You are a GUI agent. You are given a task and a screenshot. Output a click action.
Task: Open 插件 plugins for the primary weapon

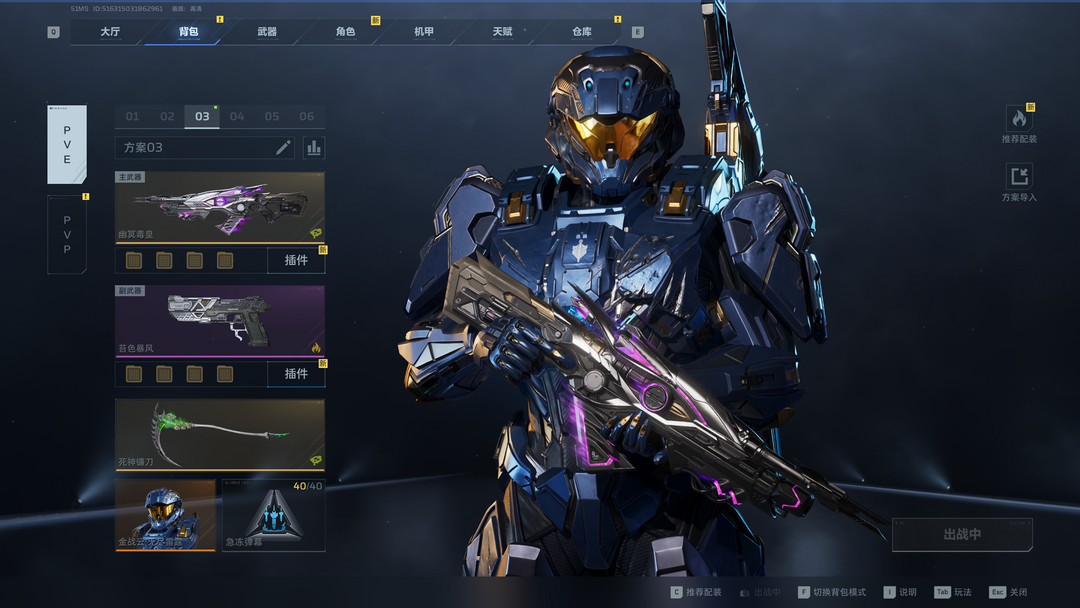296,261
